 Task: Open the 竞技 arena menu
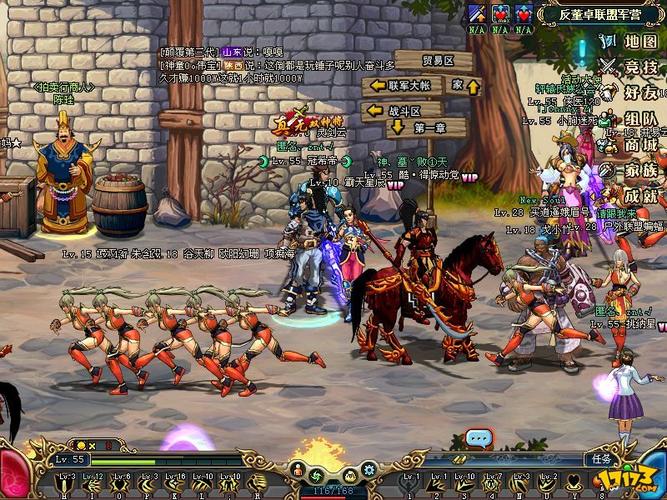tap(640, 67)
